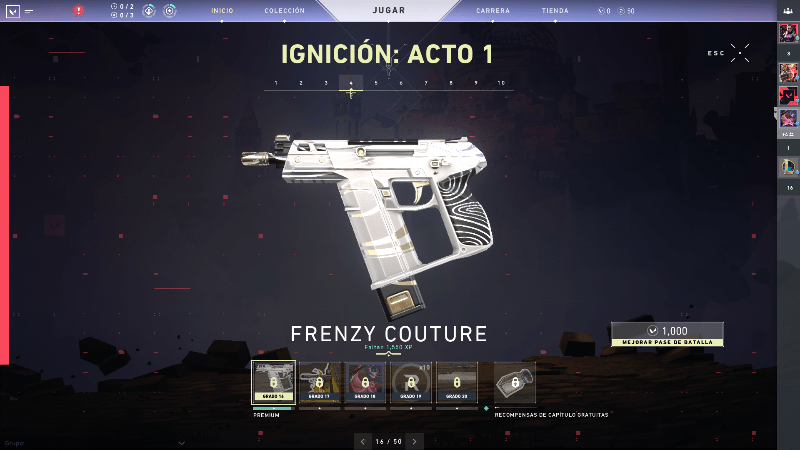This screenshot has width=800, height=450.
Task: Choose the Grado 17 reward tile
Action: [x=319, y=382]
